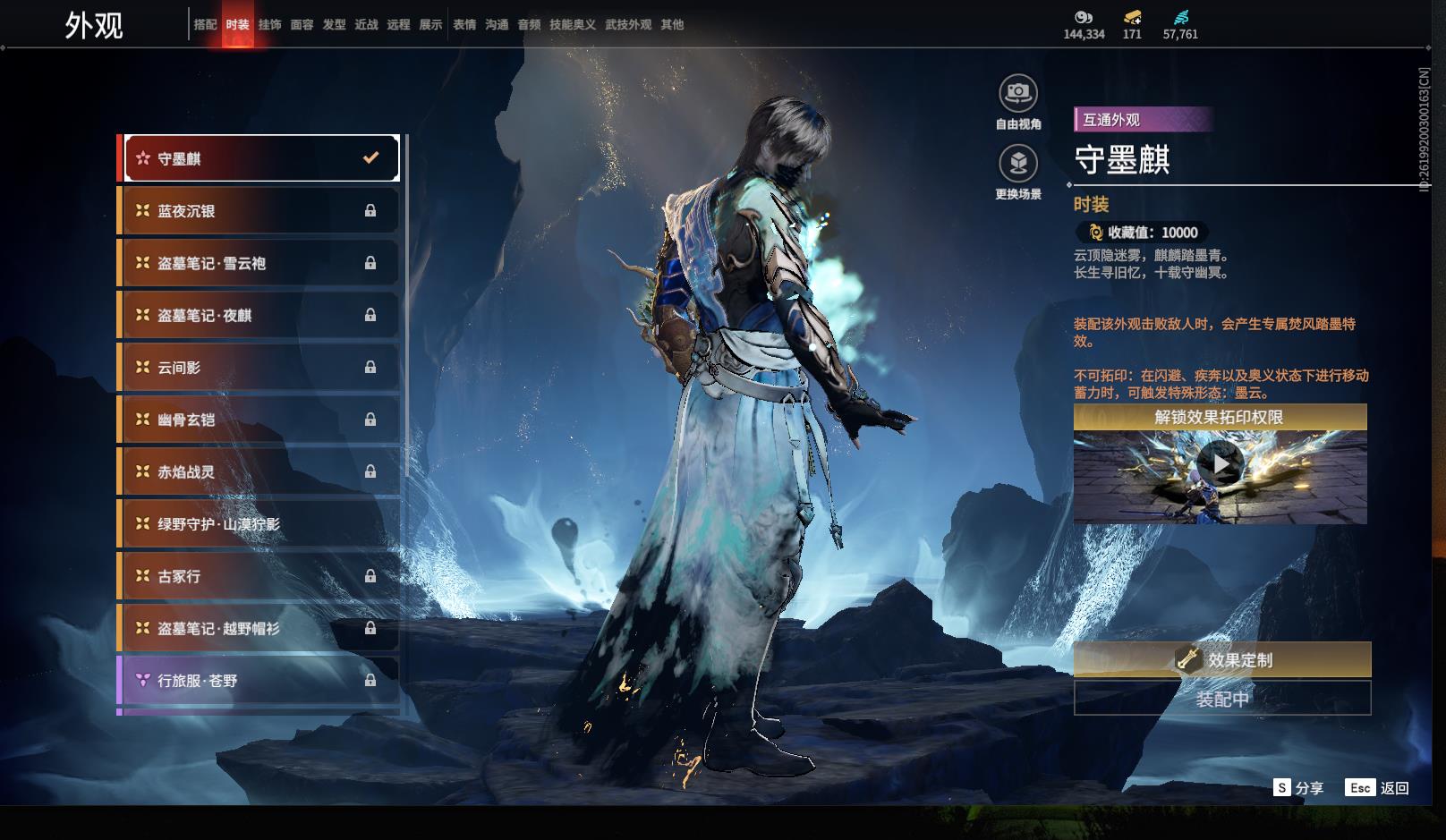The height and width of the screenshot is (840, 1446).
Task: Click the 装配中 equipped button
Action: click(1221, 699)
